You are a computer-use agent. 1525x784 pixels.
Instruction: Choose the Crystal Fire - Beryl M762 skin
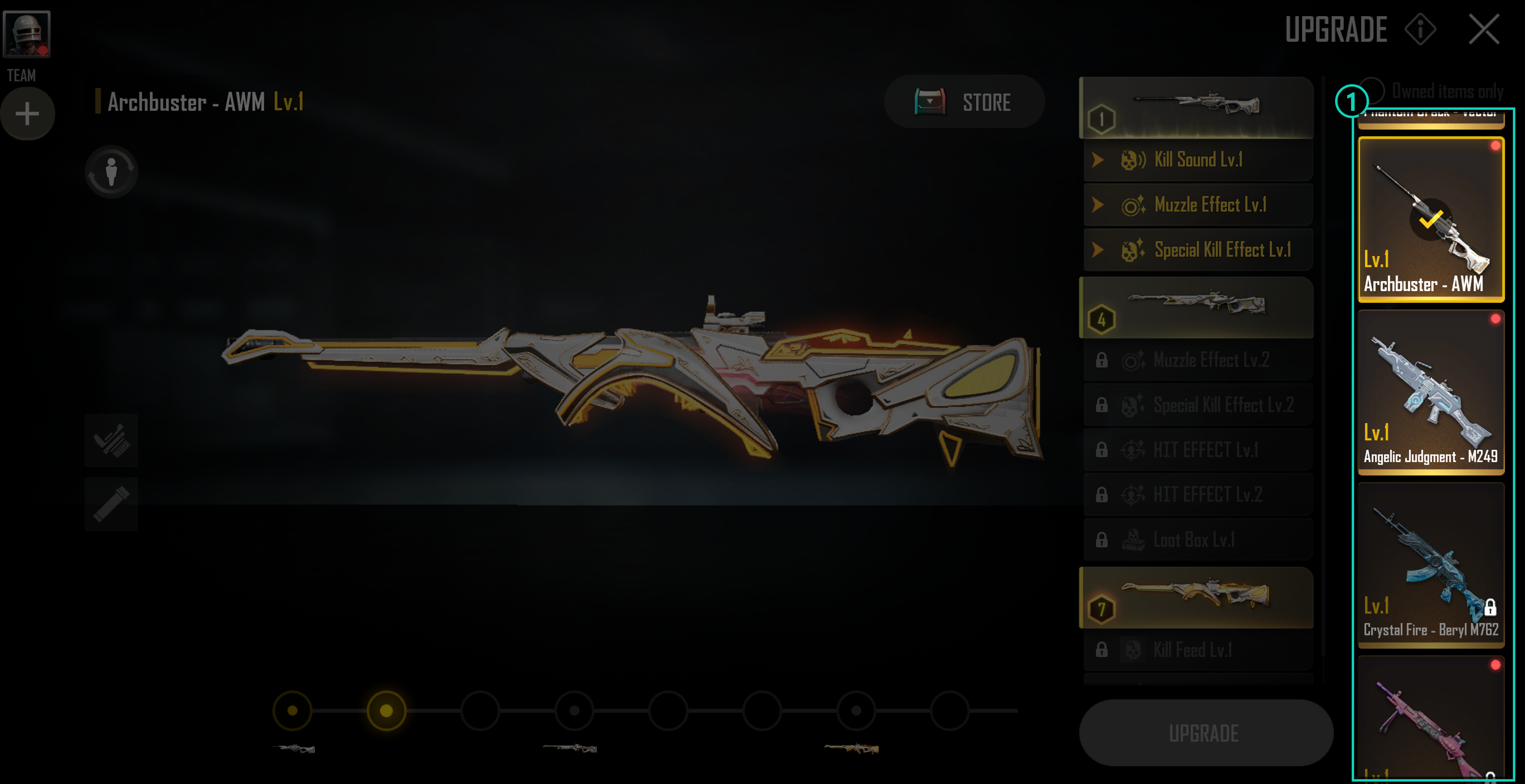1430,564
